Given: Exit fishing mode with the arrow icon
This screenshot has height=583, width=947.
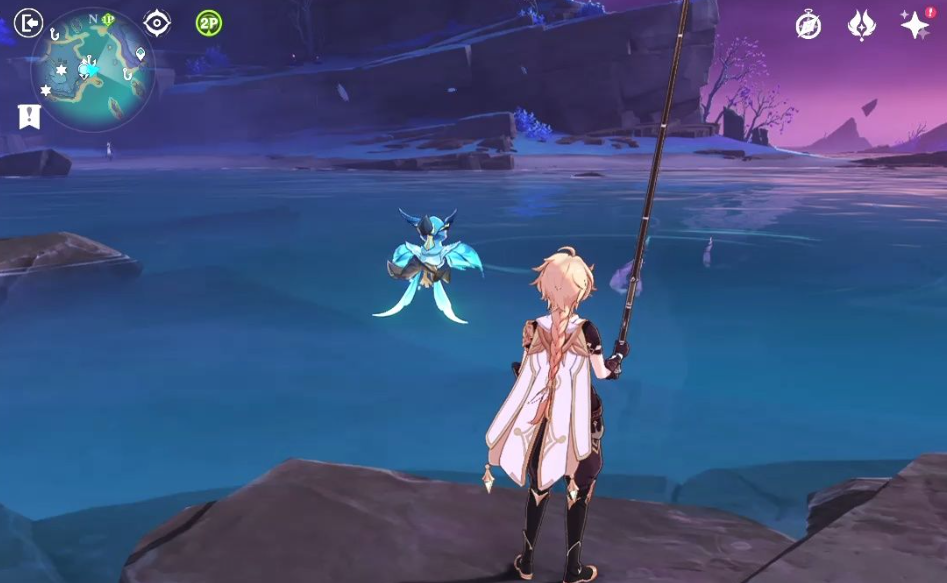Looking at the screenshot, I should click(29, 23).
